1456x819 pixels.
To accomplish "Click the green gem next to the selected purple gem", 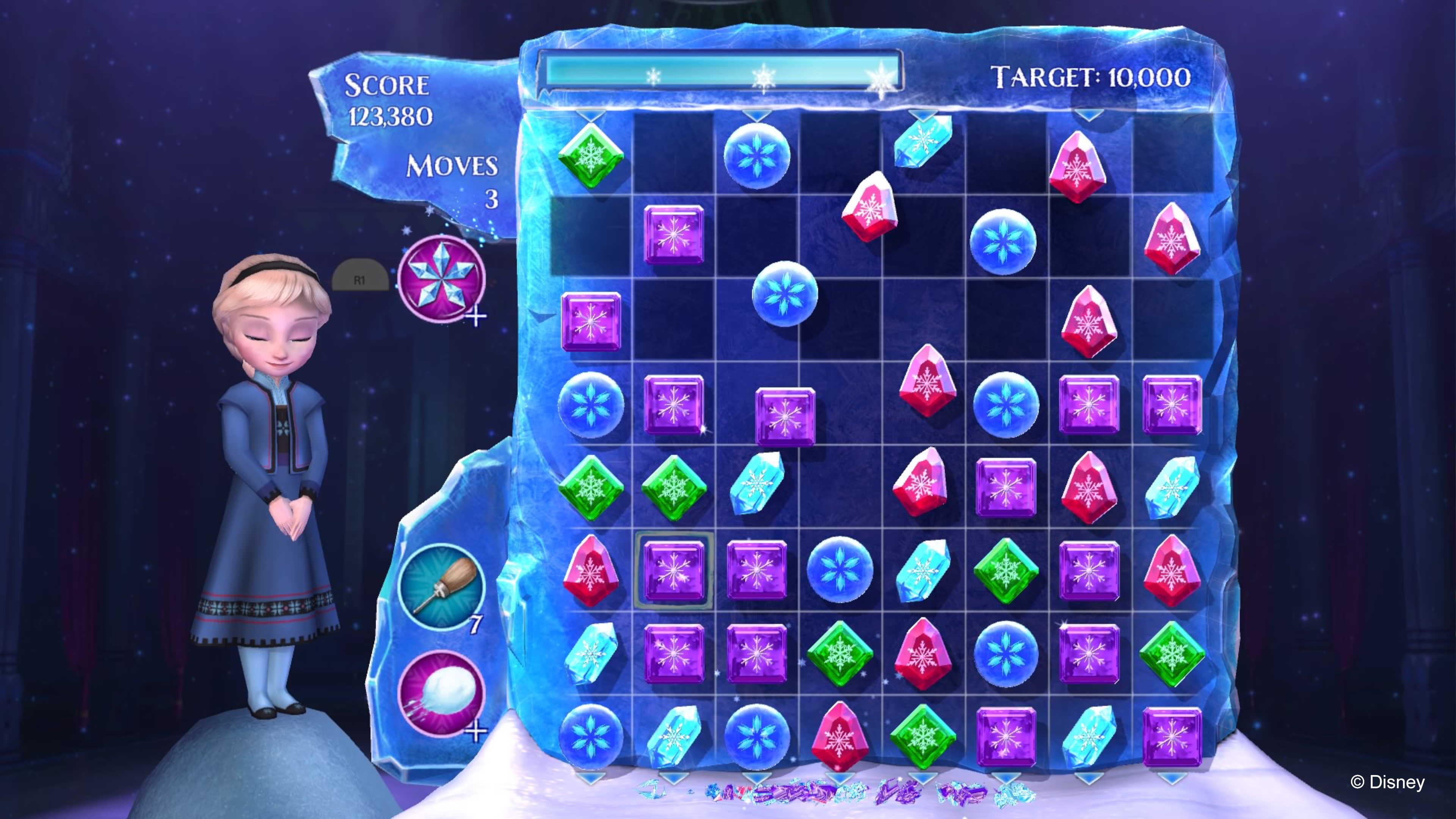I will click(674, 489).
